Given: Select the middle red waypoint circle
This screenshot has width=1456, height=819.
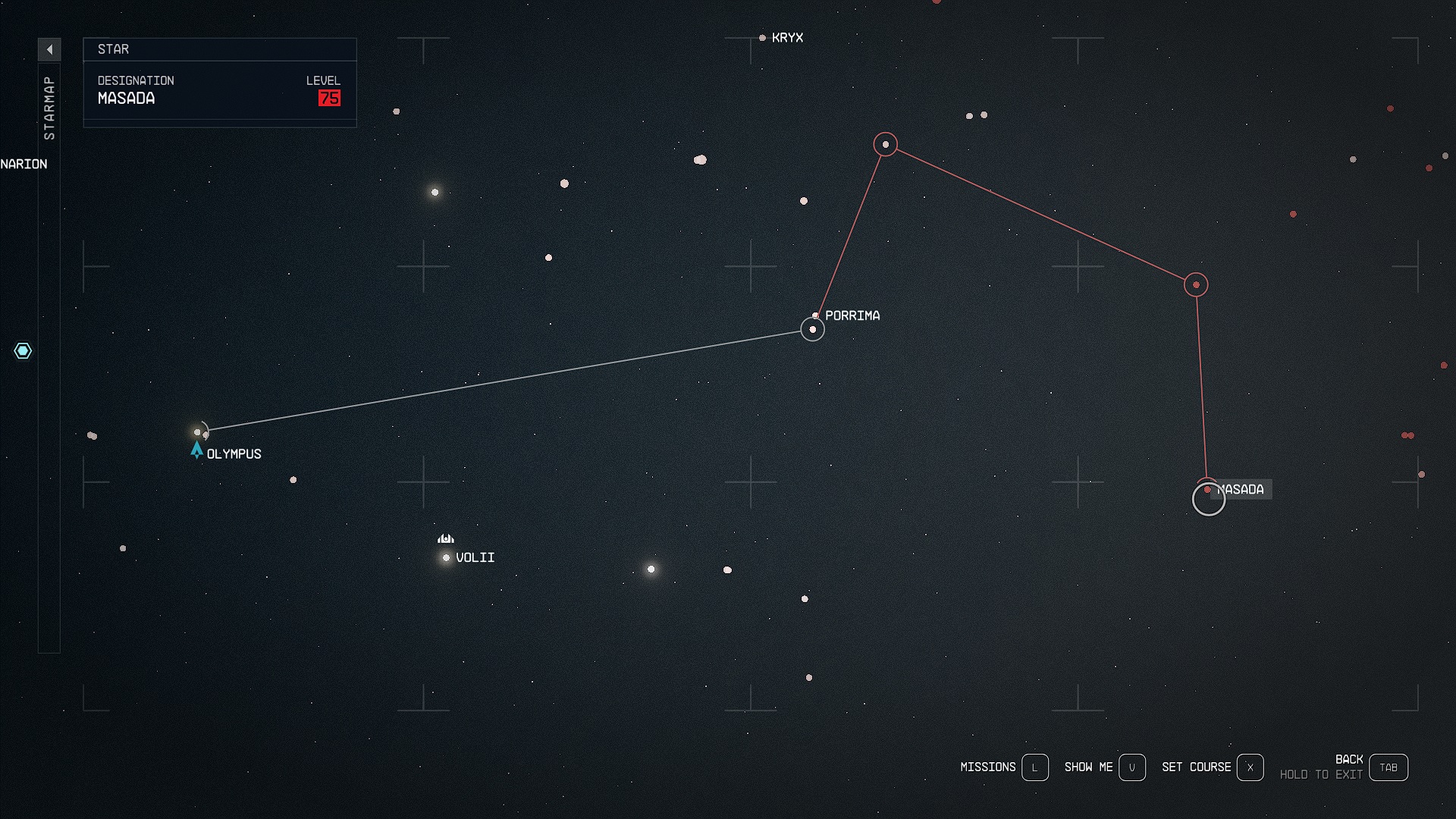Looking at the screenshot, I should [x=1196, y=285].
